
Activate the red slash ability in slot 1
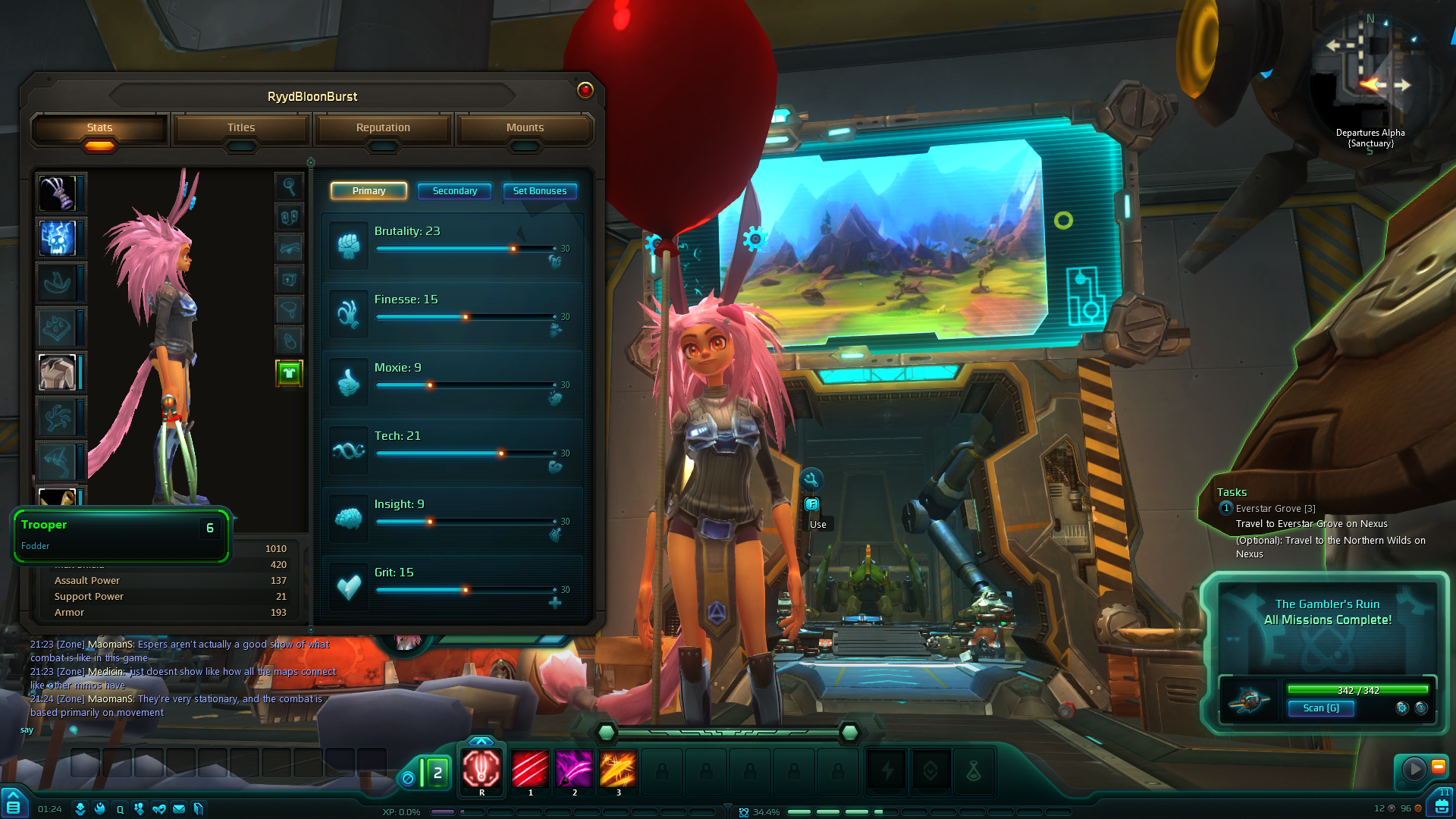[x=530, y=769]
